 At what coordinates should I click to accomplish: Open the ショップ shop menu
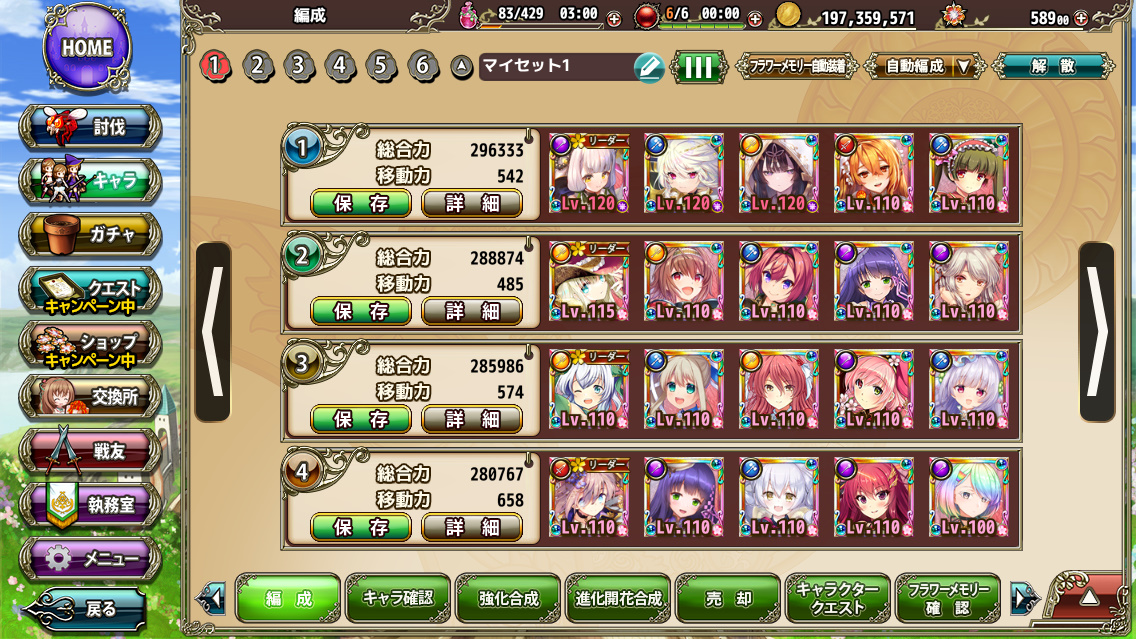point(90,344)
